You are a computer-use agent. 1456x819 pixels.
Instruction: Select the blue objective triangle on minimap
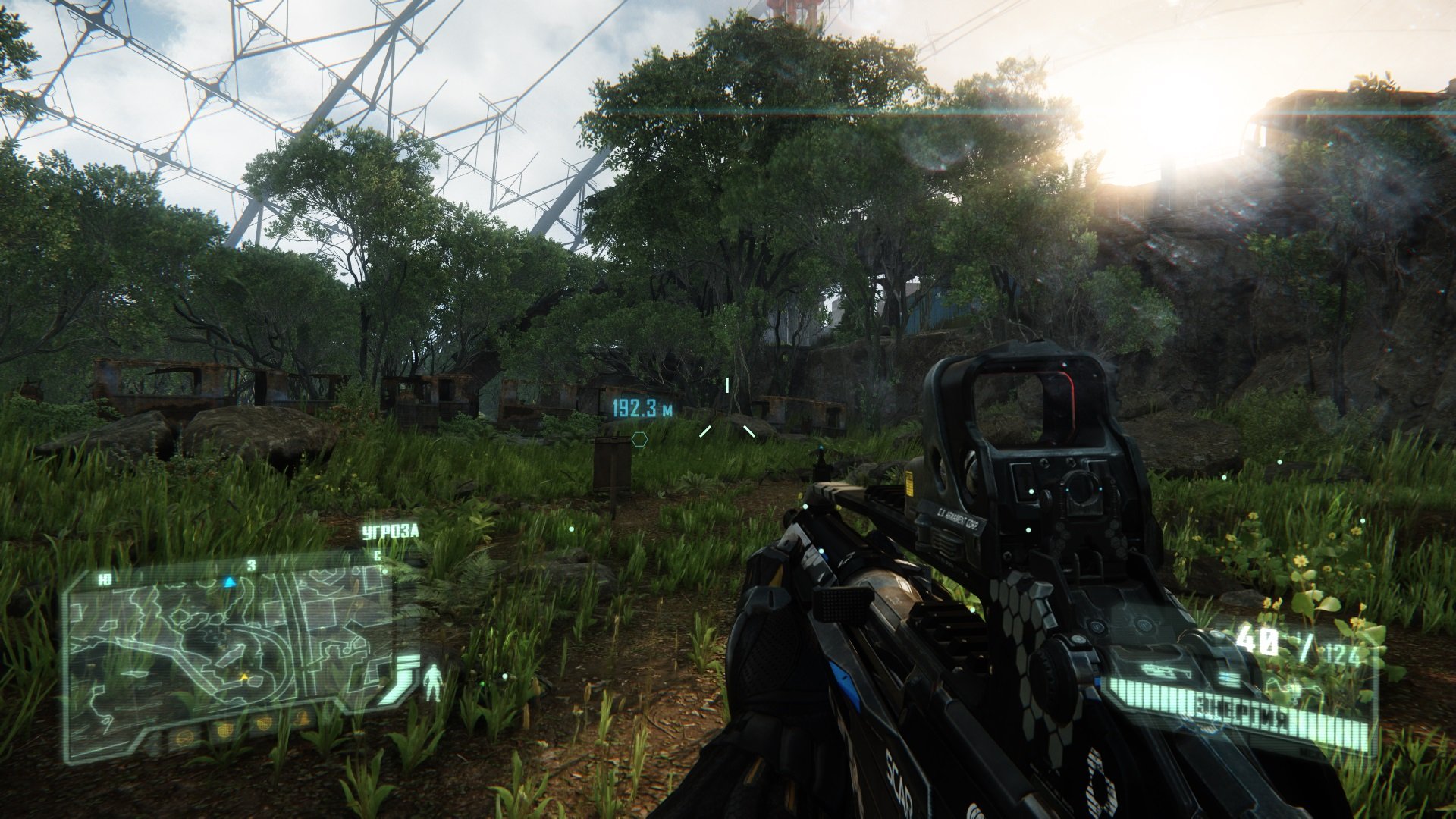[229, 582]
